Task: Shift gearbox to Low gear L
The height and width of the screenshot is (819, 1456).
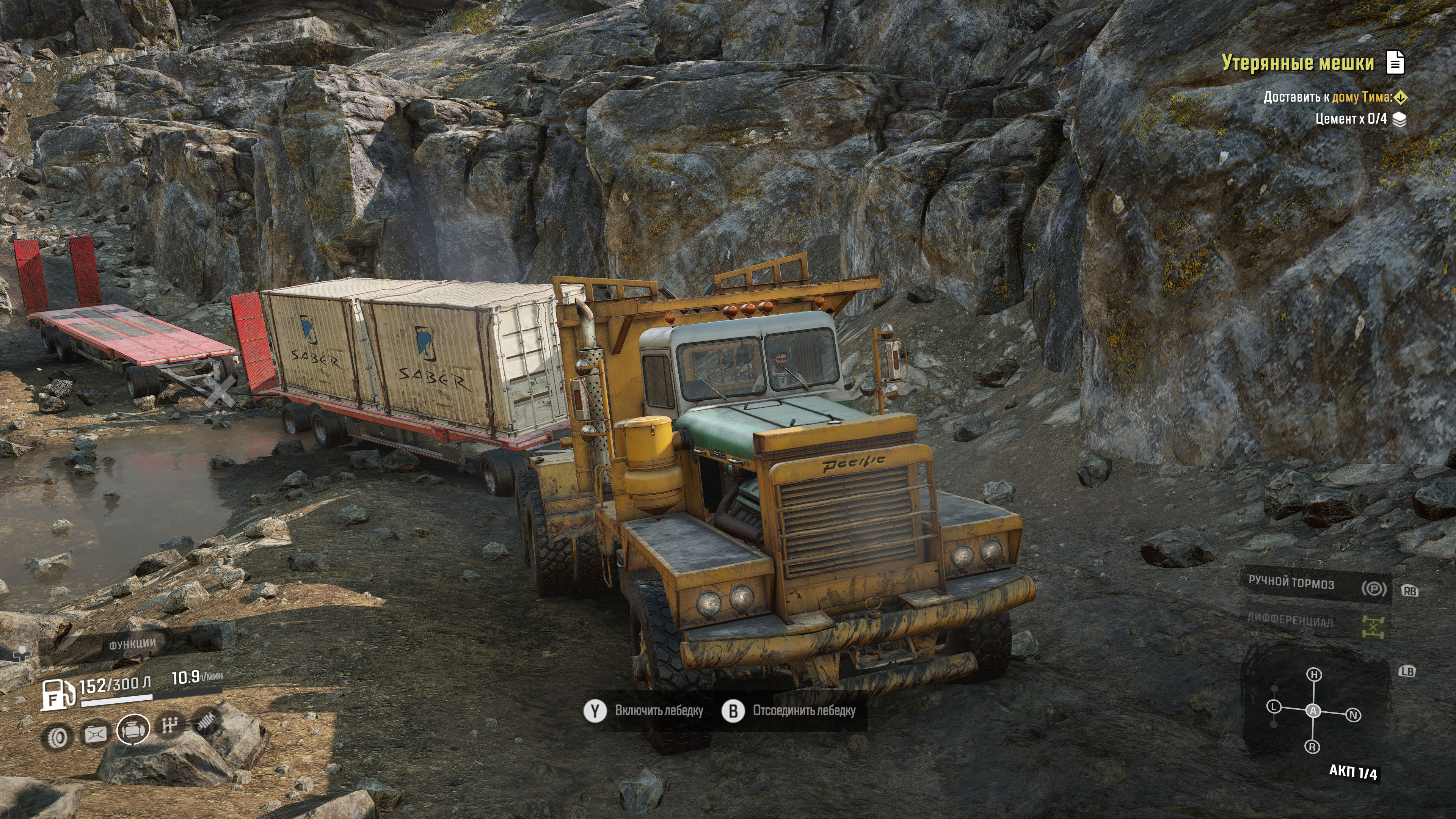Action: (x=1274, y=706)
